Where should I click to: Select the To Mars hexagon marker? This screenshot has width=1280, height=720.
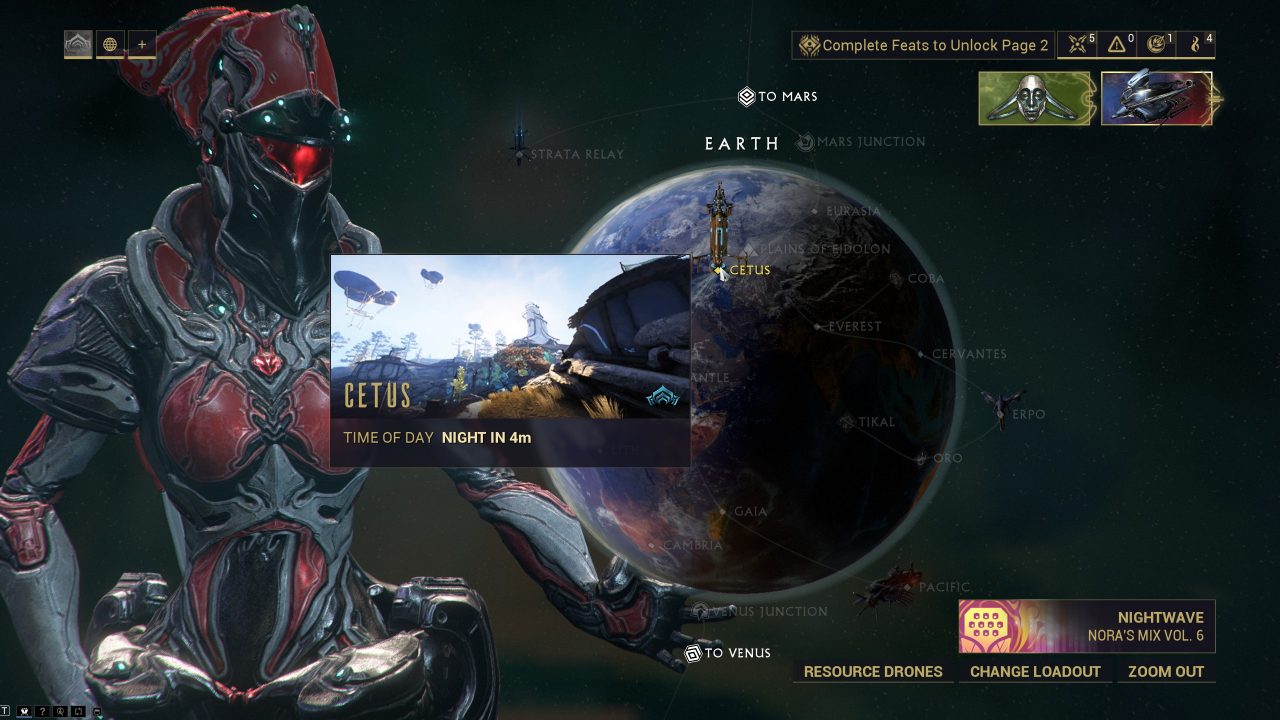tap(745, 96)
